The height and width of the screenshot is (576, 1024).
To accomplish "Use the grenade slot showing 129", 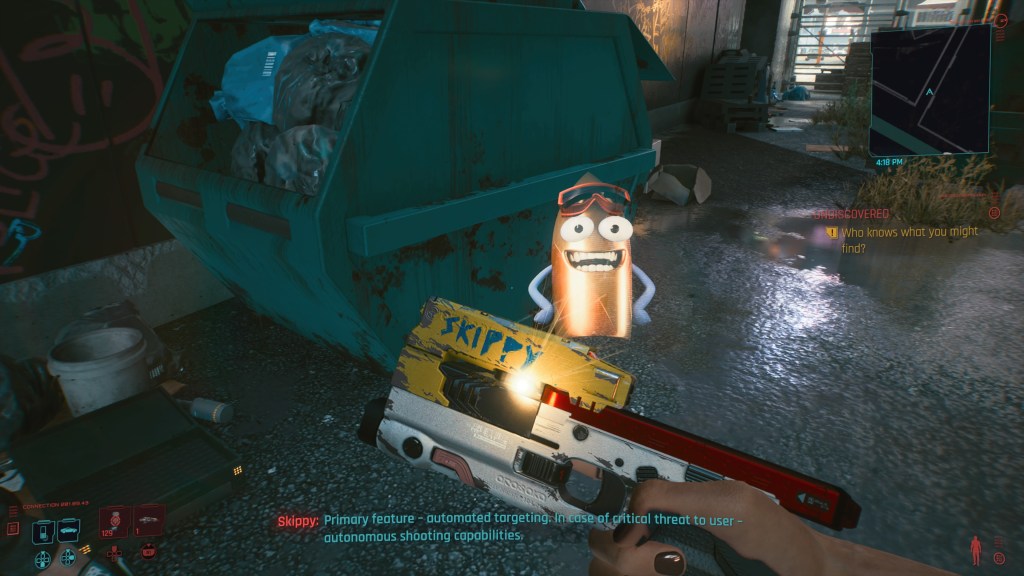I will point(115,523).
